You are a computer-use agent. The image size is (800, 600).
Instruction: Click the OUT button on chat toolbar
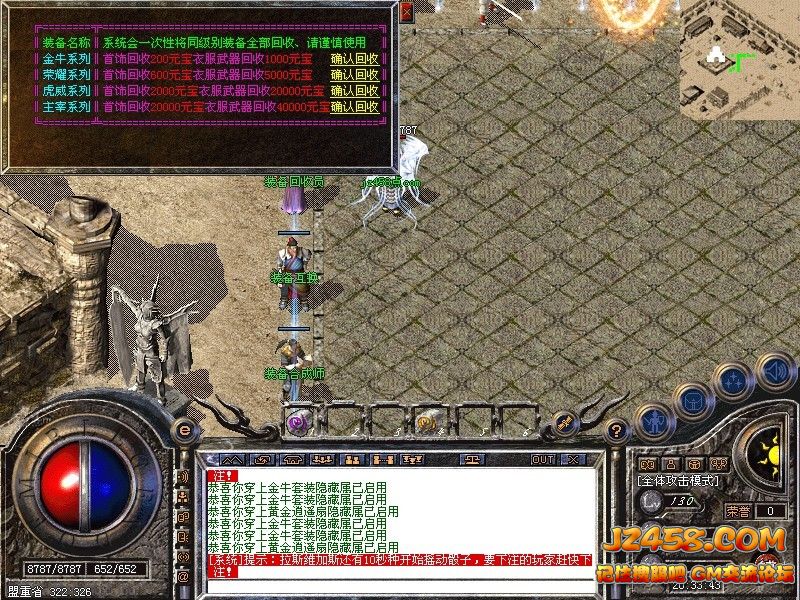click(x=543, y=460)
